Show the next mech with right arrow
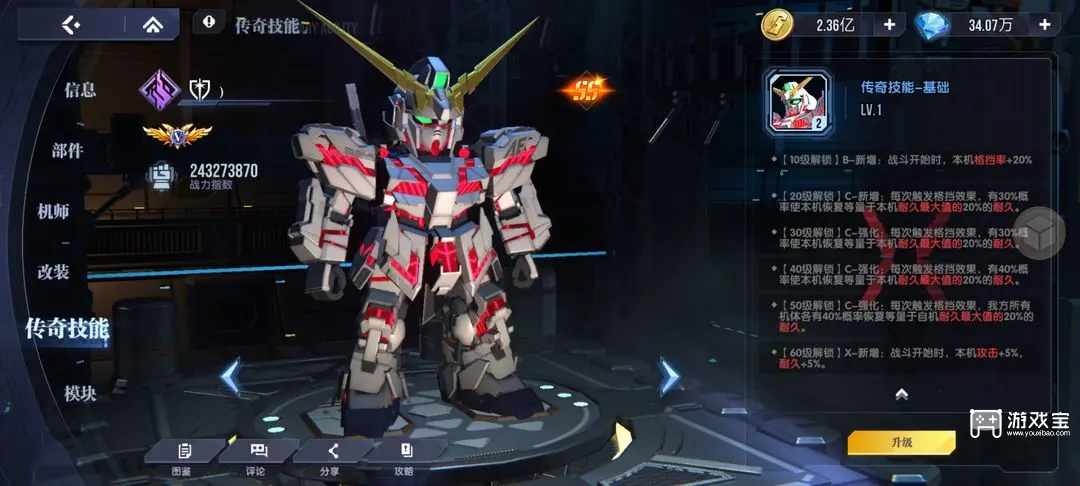Image resolution: width=1080 pixels, height=486 pixels. click(668, 376)
